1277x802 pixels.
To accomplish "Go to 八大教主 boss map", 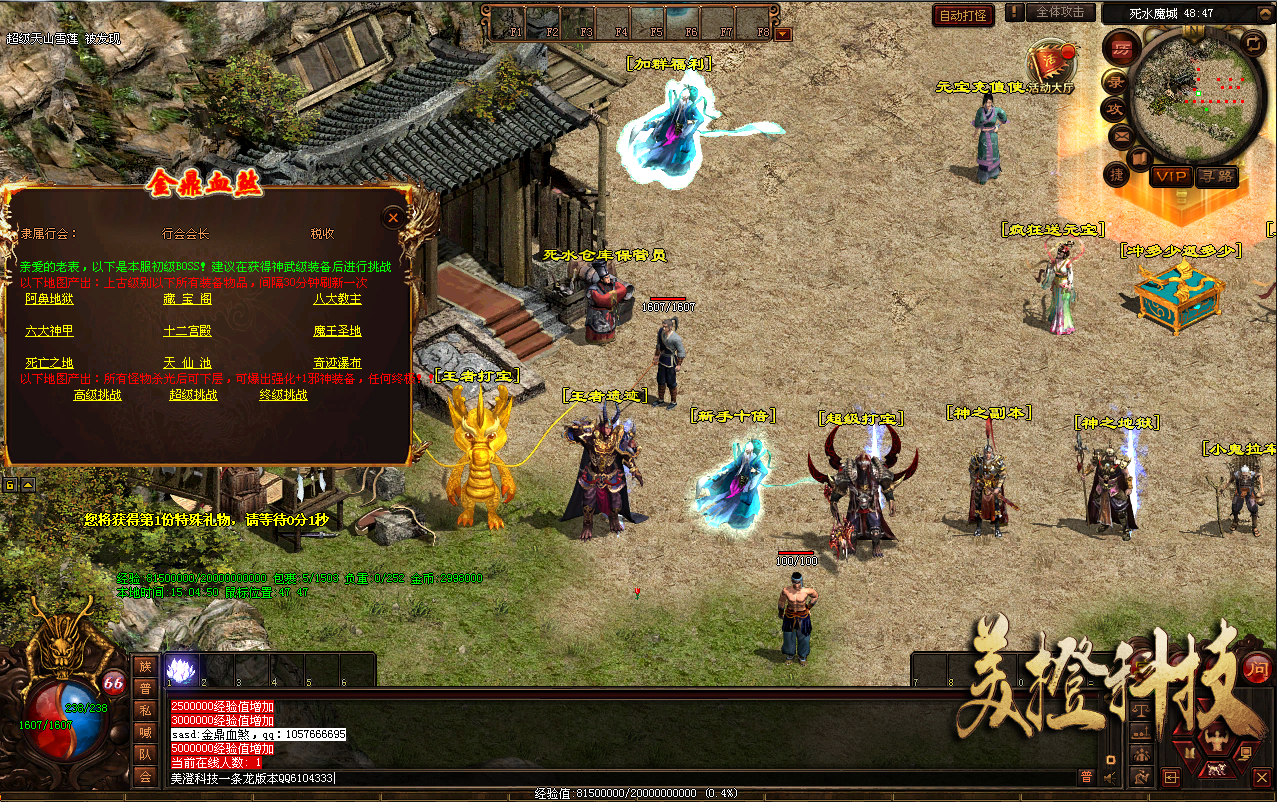I will [x=337, y=299].
